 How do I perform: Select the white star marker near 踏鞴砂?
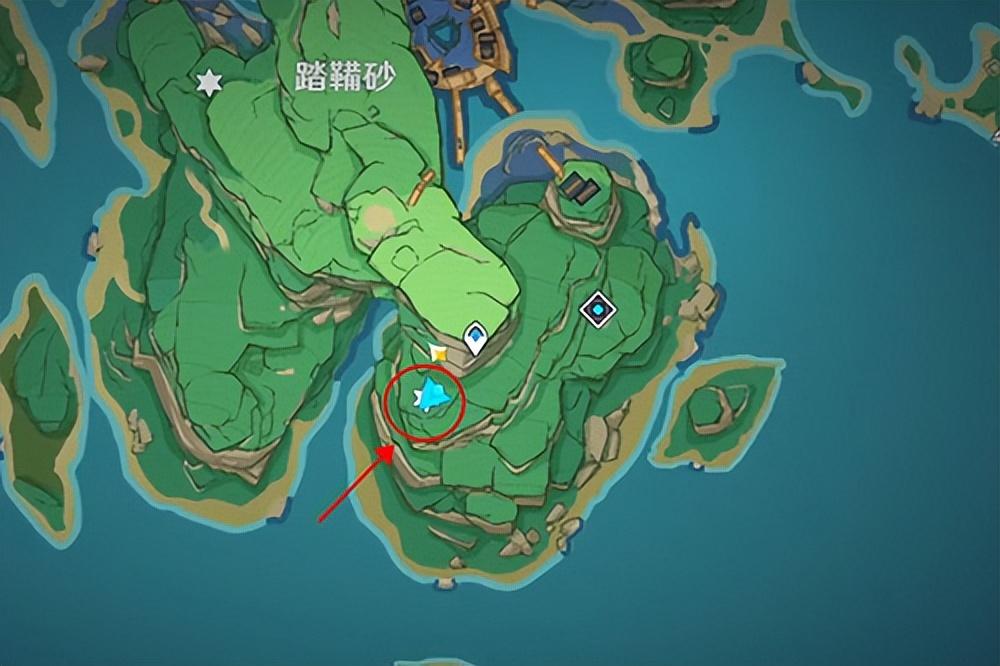point(209,84)
